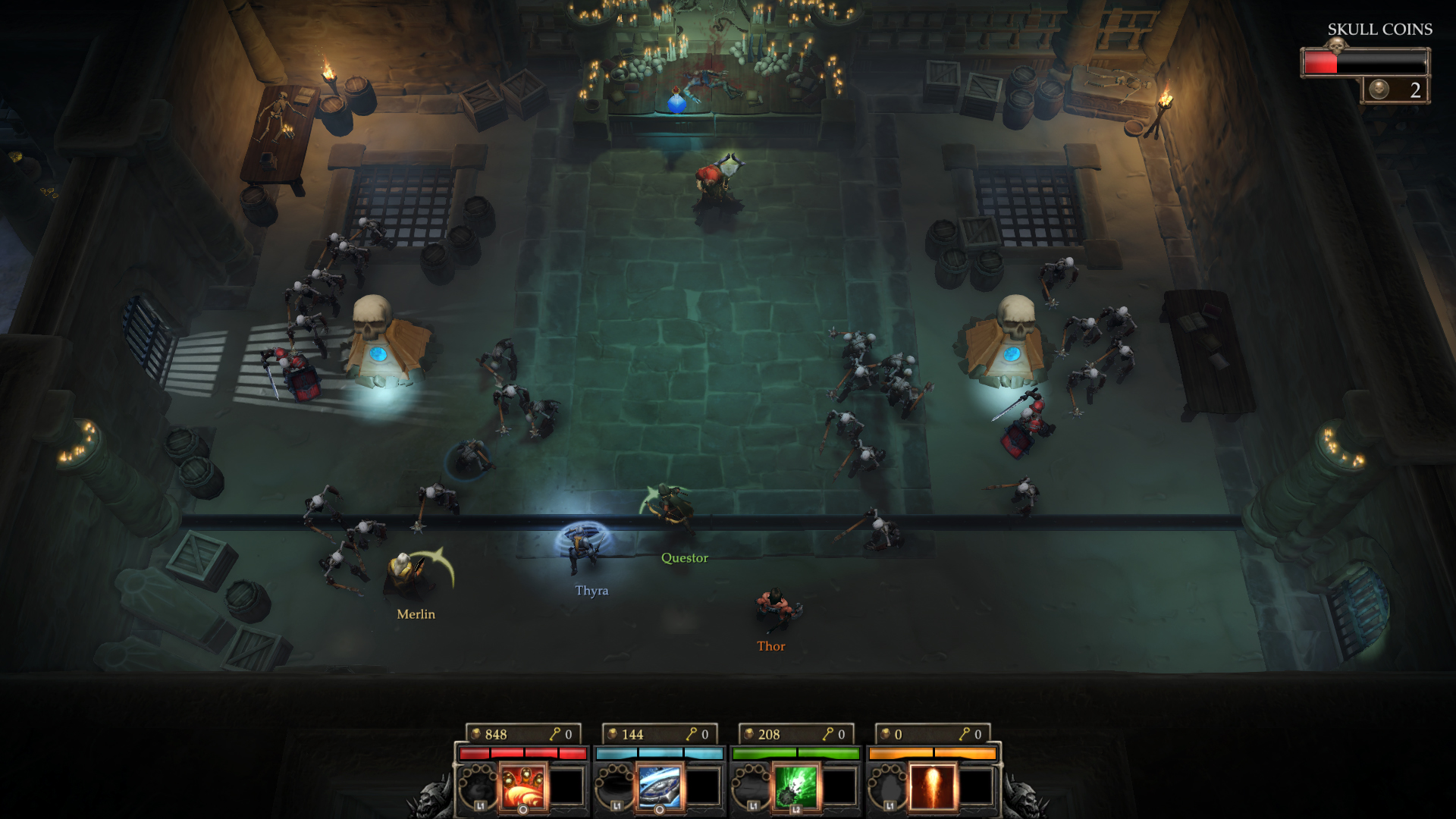Screen dimensions: 1456x819
Task: Toggle the L2 badge under Questor's relic slot
Action: pos(797,810)
